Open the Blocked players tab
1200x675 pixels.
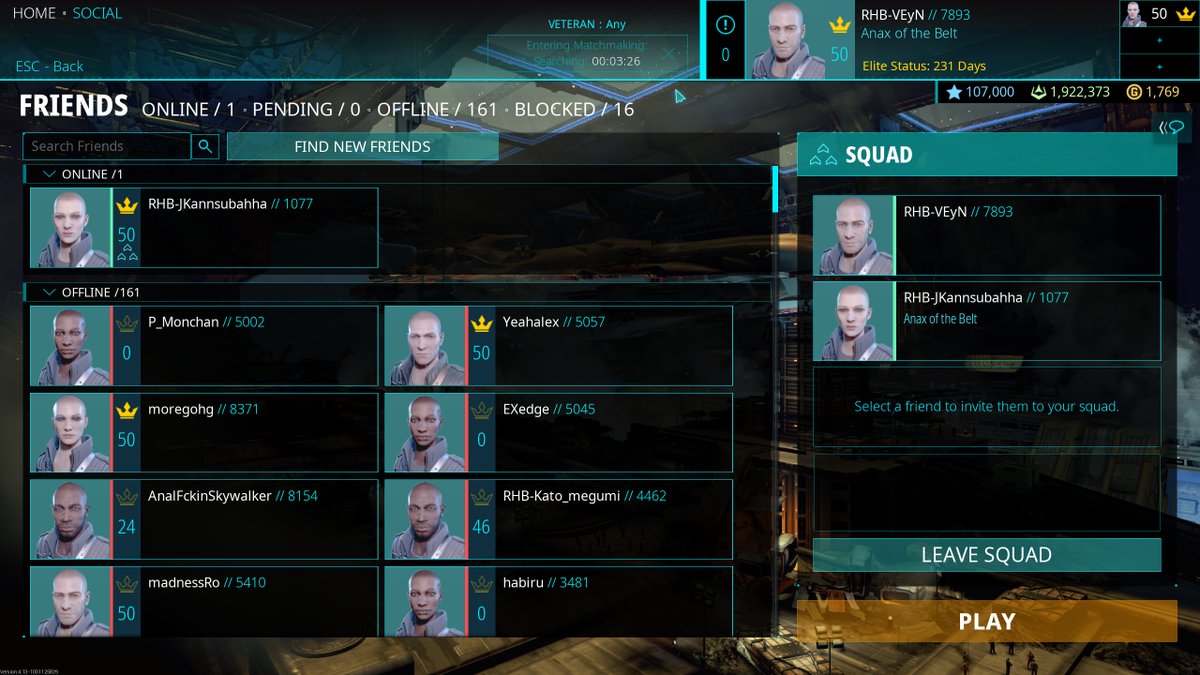pos(574,109)
